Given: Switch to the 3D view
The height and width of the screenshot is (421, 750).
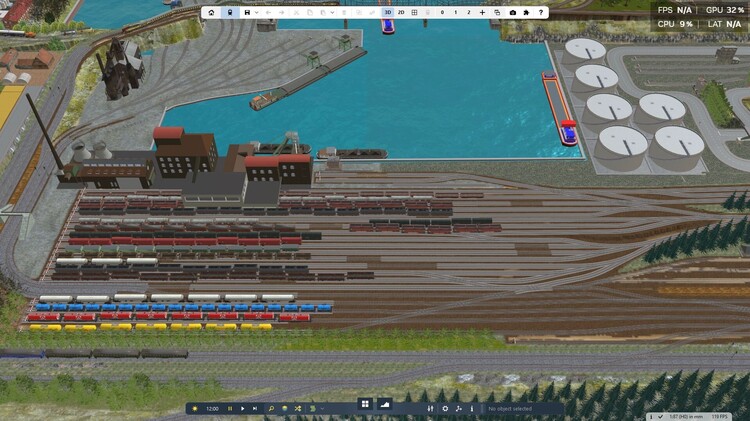Looking at the screenshot, I should pos(387,13).
